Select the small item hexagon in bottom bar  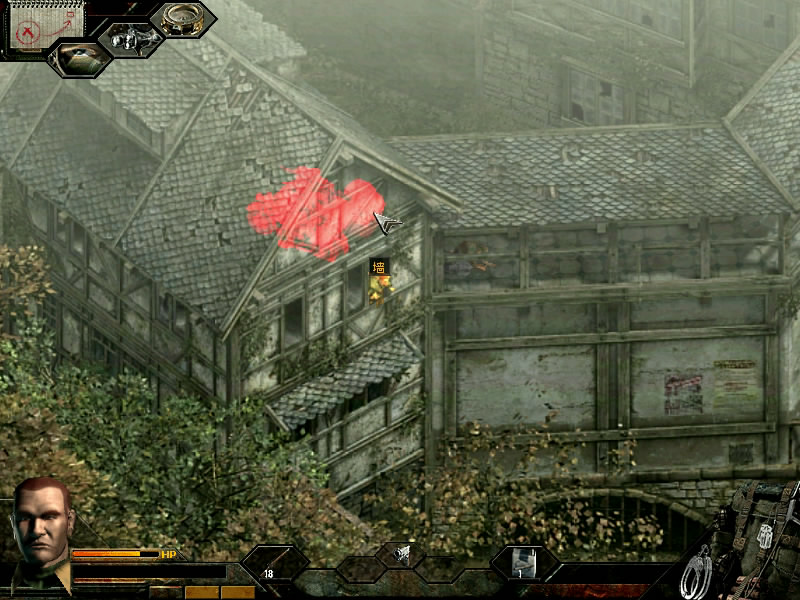[x=400, y=553]
